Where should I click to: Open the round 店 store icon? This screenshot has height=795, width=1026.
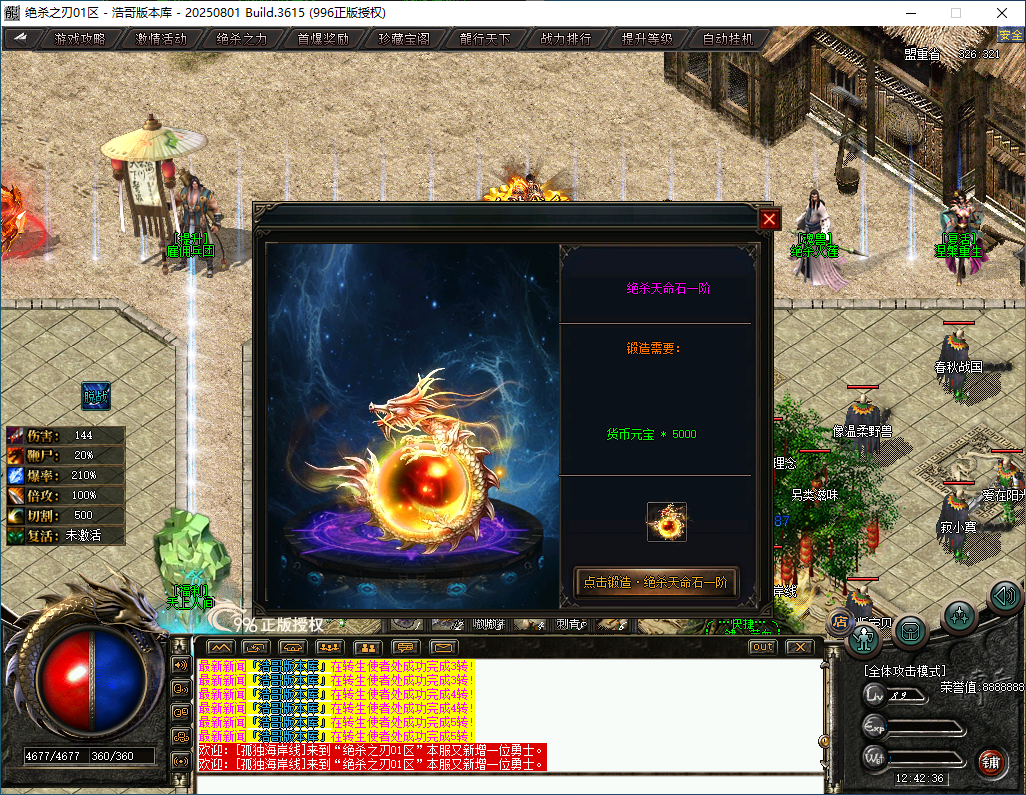pyautogui.click(x=839, y=623)
